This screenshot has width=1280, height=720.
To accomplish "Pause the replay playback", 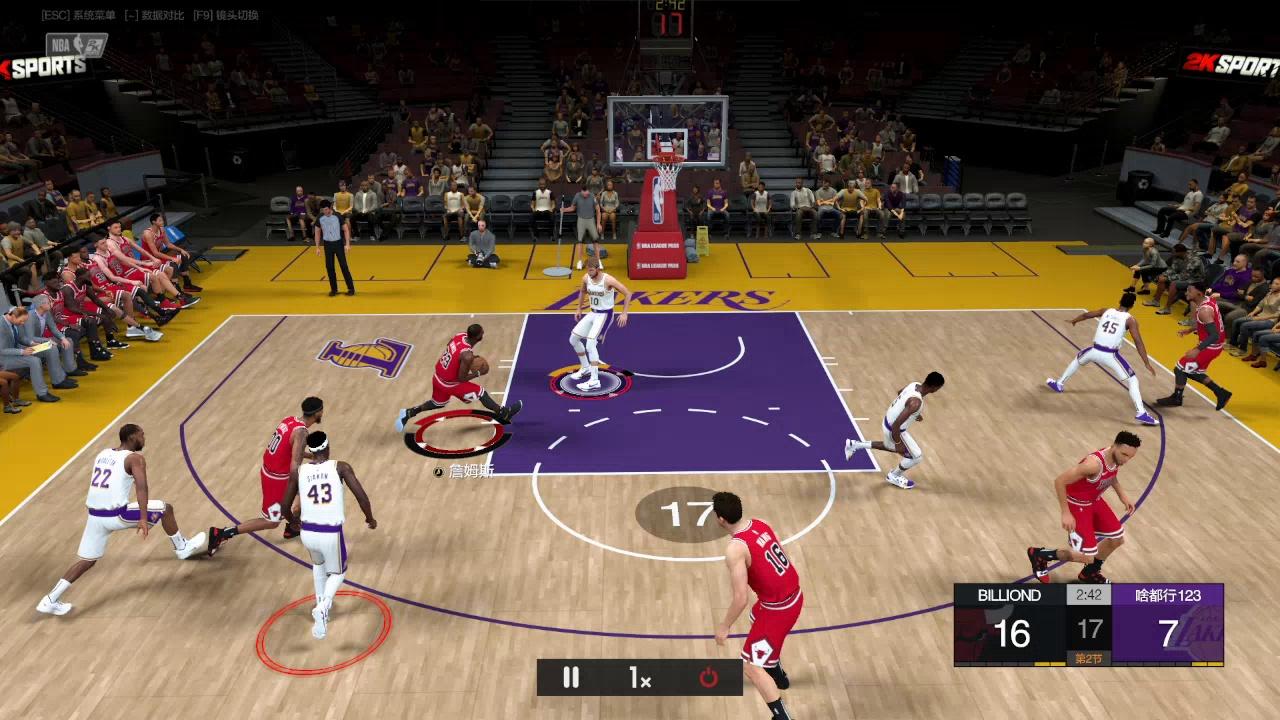I will point(571,677).
